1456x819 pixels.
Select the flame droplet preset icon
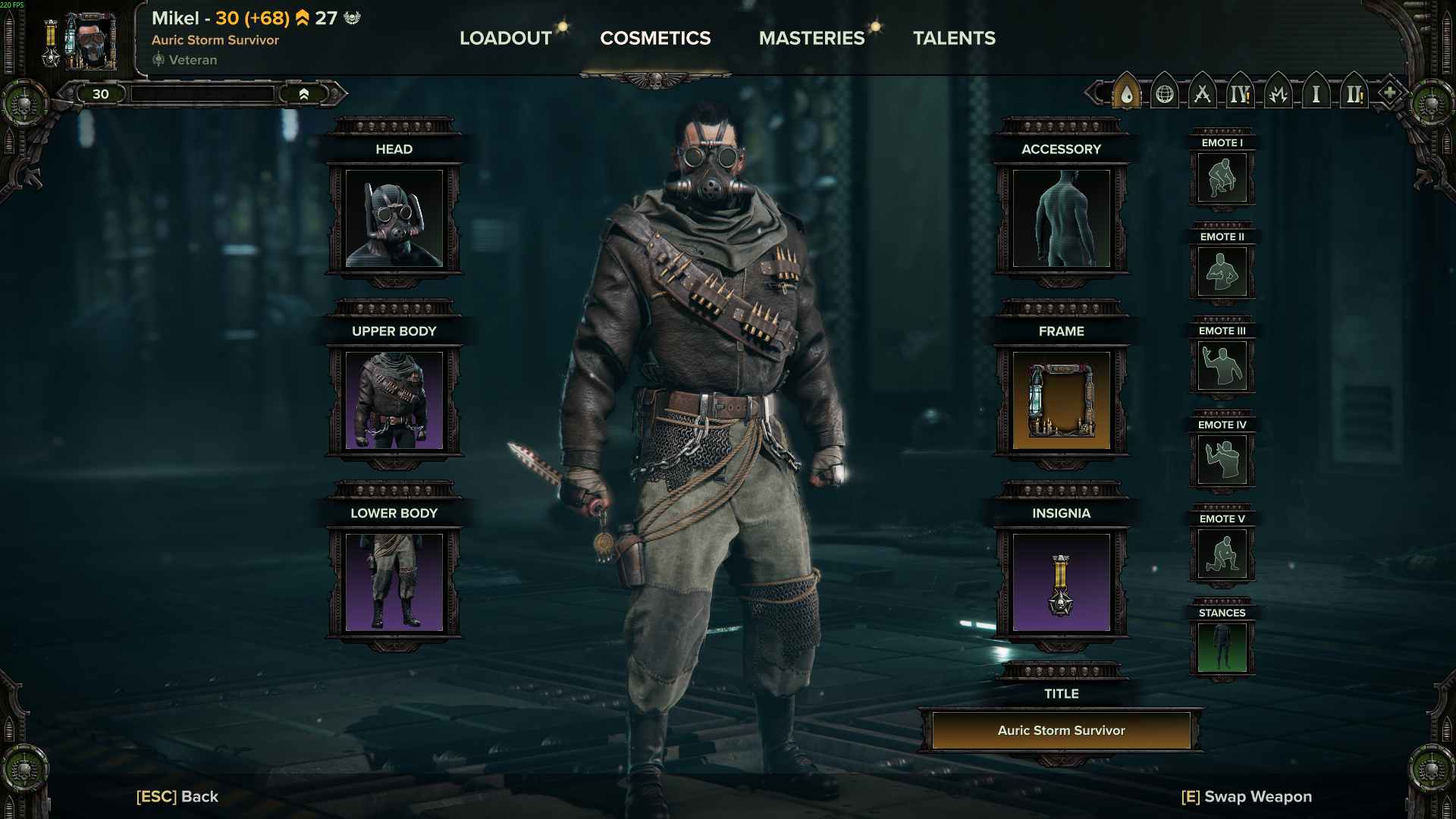[x=1127, y=94]
